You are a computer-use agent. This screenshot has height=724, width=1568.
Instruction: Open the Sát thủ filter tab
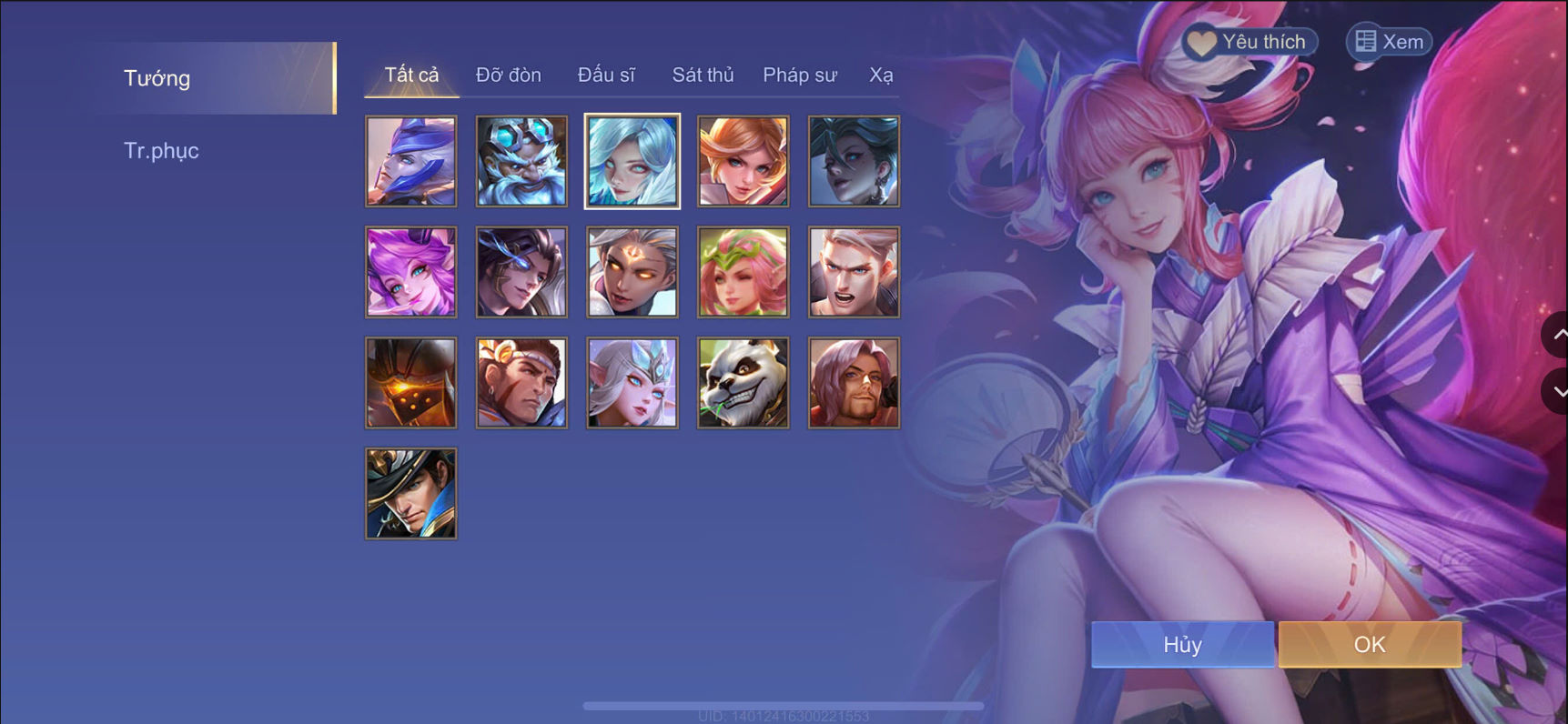pos(703,75)
